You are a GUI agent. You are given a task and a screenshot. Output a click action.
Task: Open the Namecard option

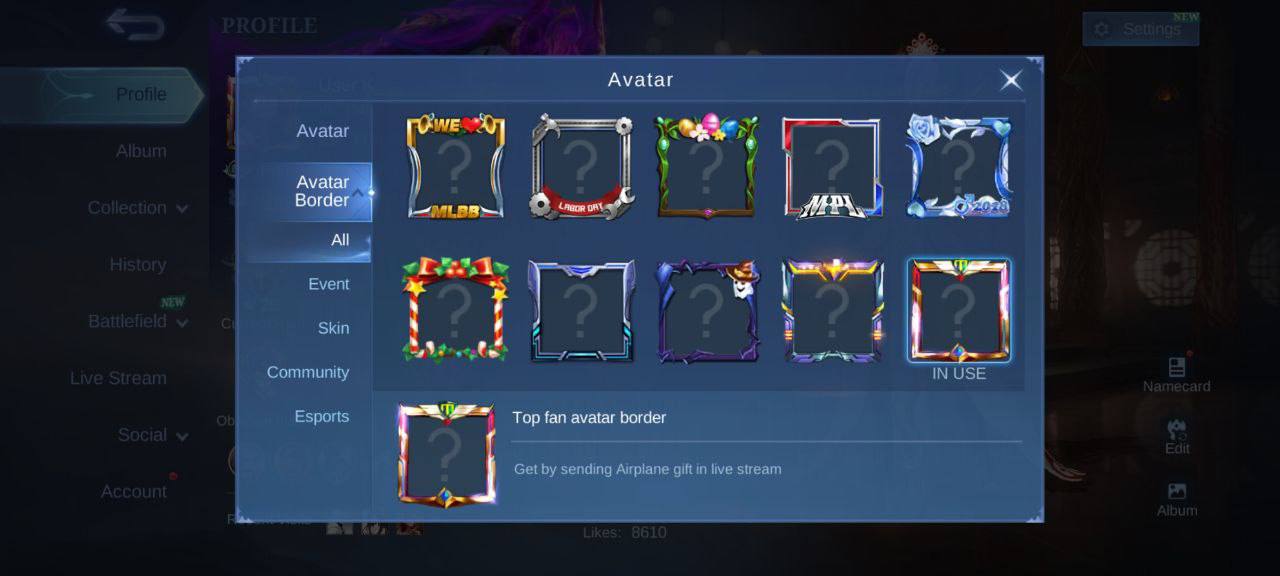pos(1176,375)
